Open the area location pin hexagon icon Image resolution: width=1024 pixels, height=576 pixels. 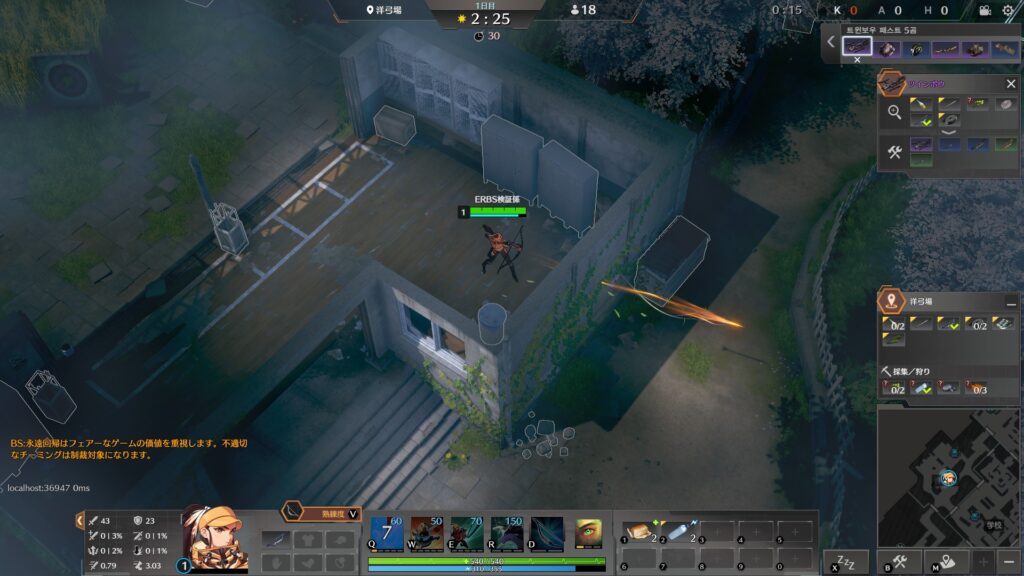(x=890, y=301)
